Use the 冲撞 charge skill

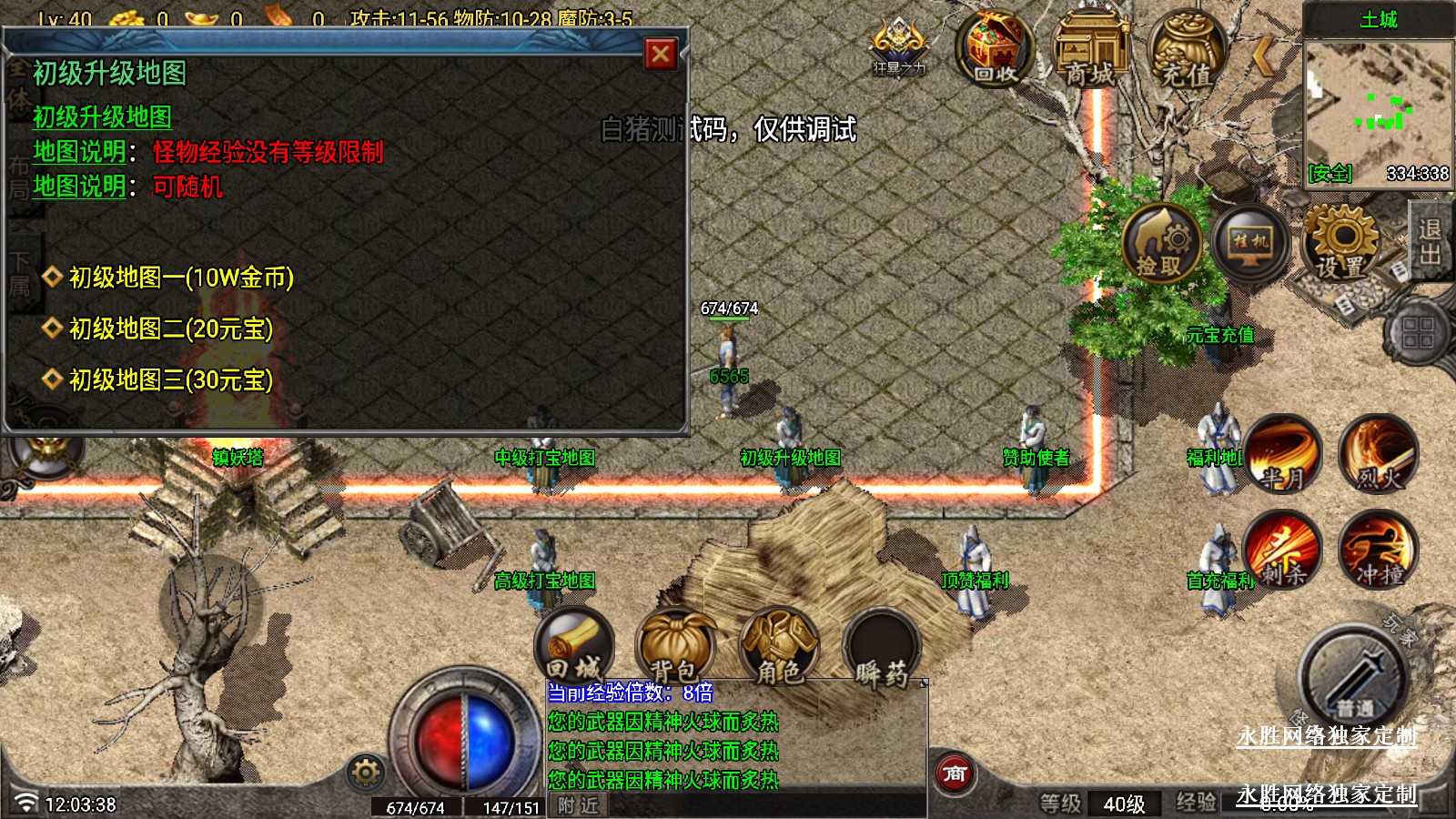[1378, 550]
